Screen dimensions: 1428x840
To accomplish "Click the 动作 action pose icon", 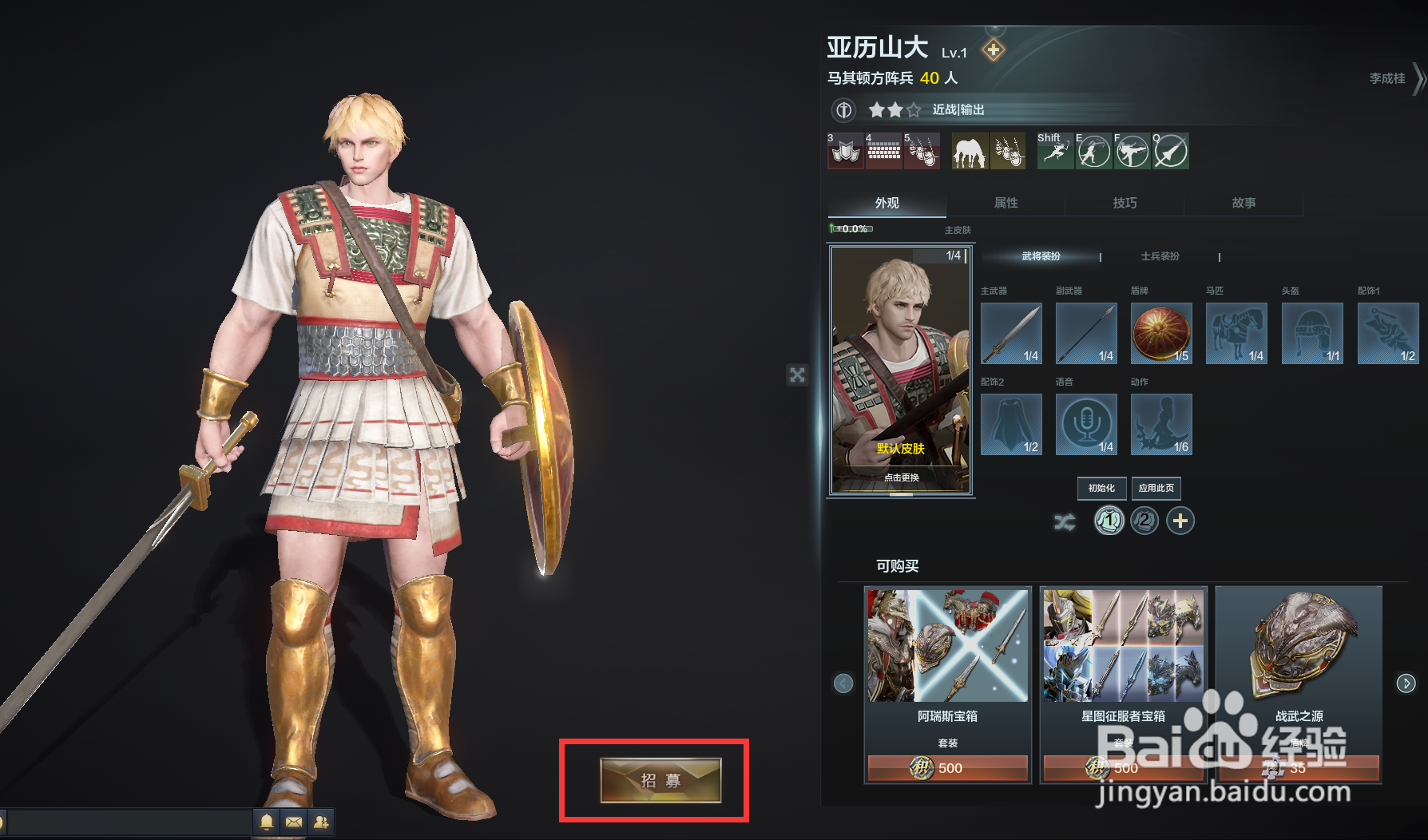I will coord(1160,424).
